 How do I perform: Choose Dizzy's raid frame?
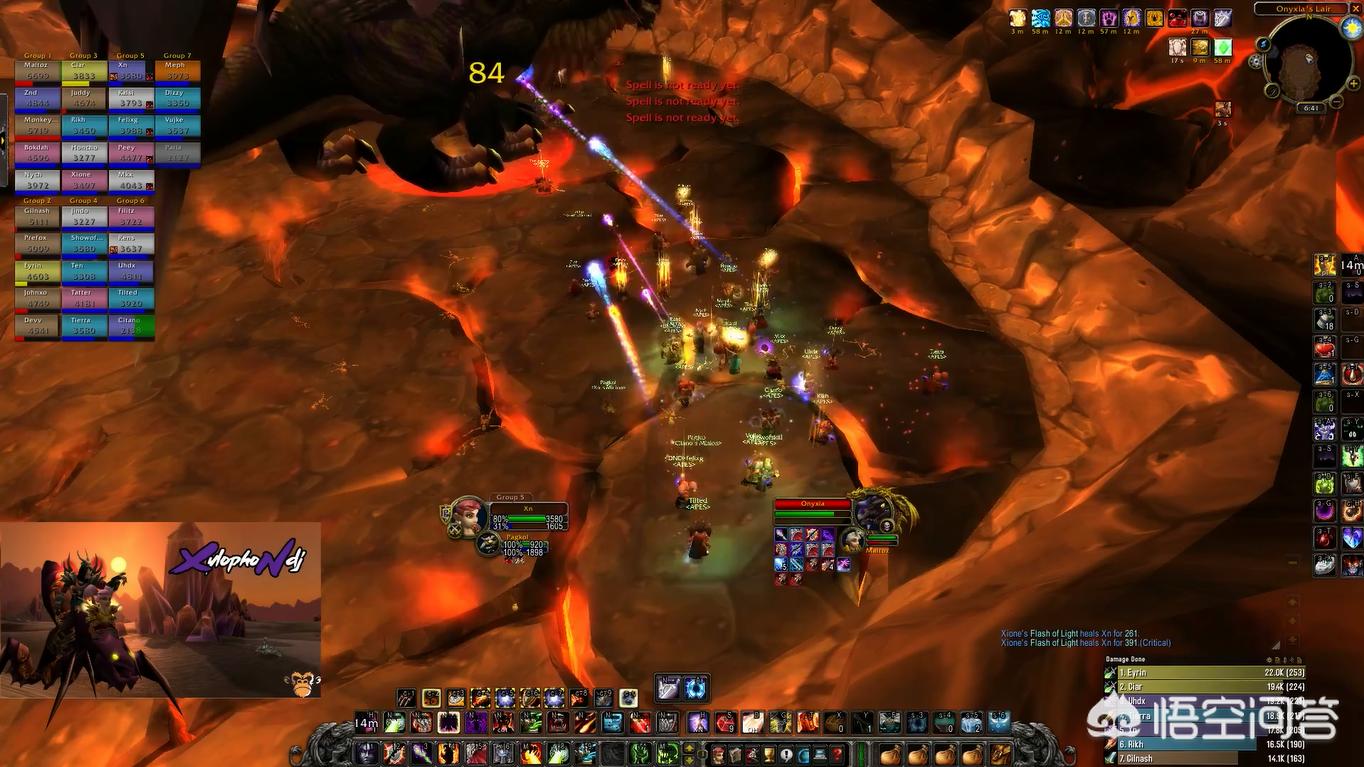coord(177,98)
